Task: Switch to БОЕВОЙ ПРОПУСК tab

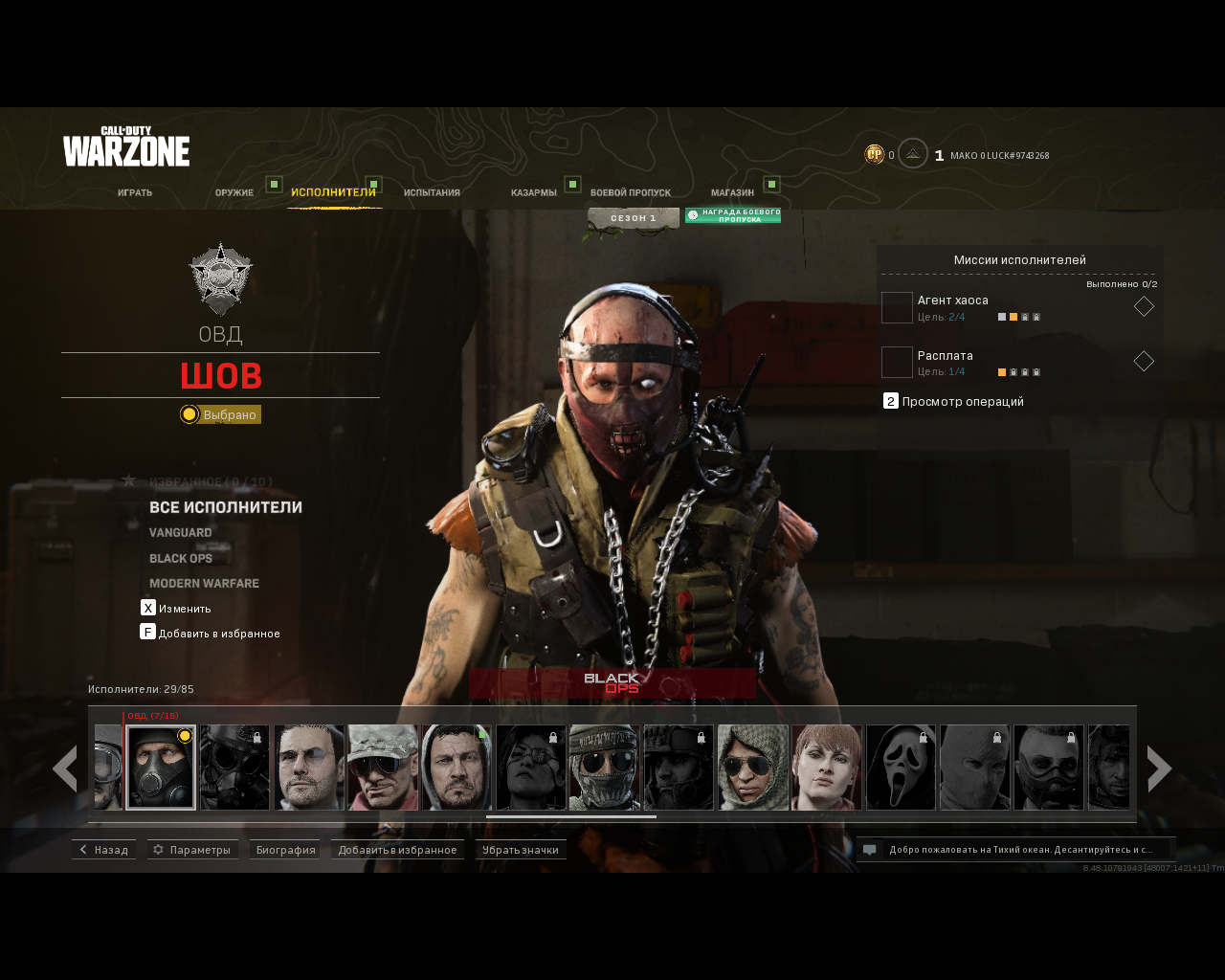Action: pos(630,192)
